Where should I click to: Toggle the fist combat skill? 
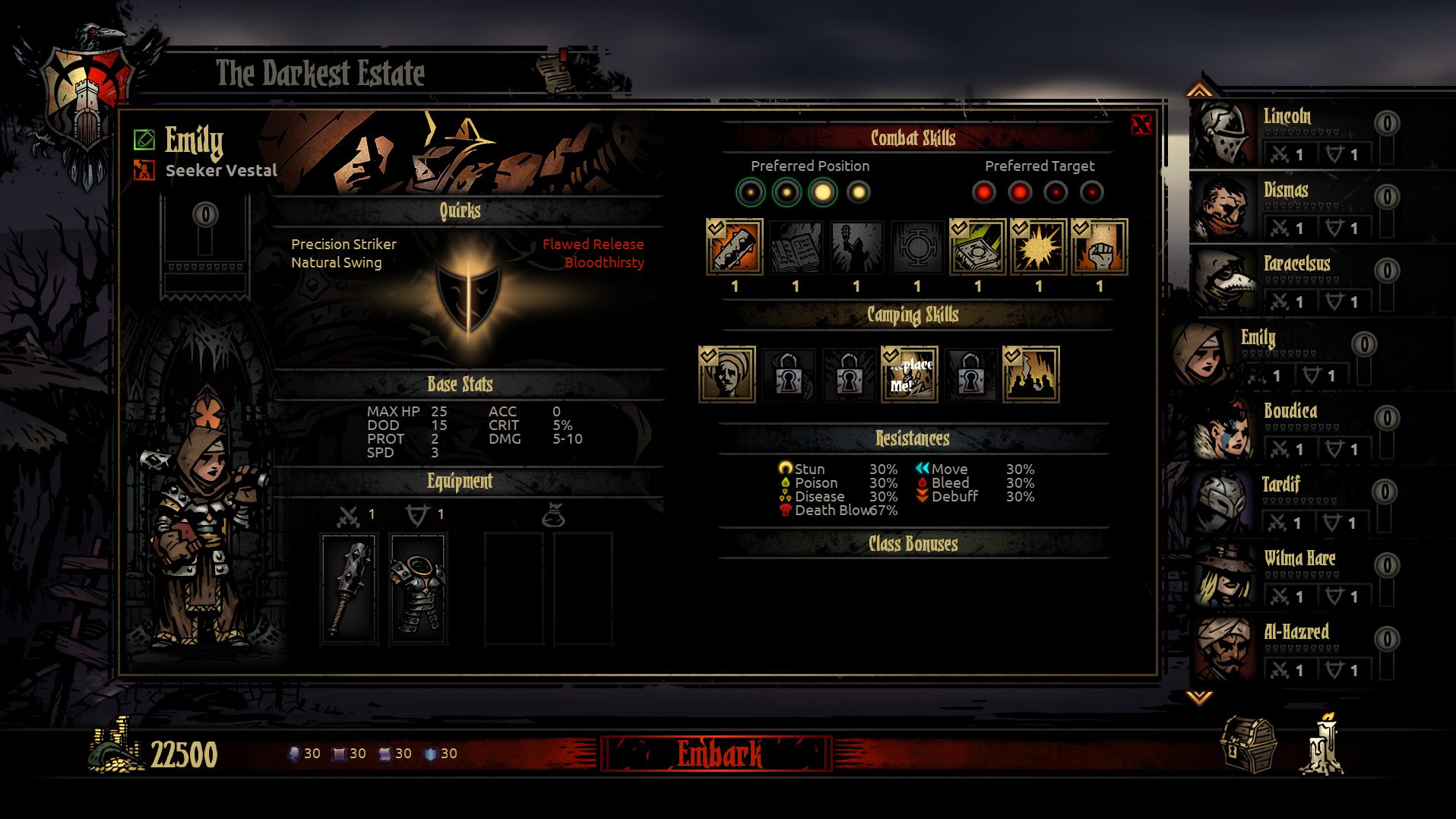(1099, 247)
